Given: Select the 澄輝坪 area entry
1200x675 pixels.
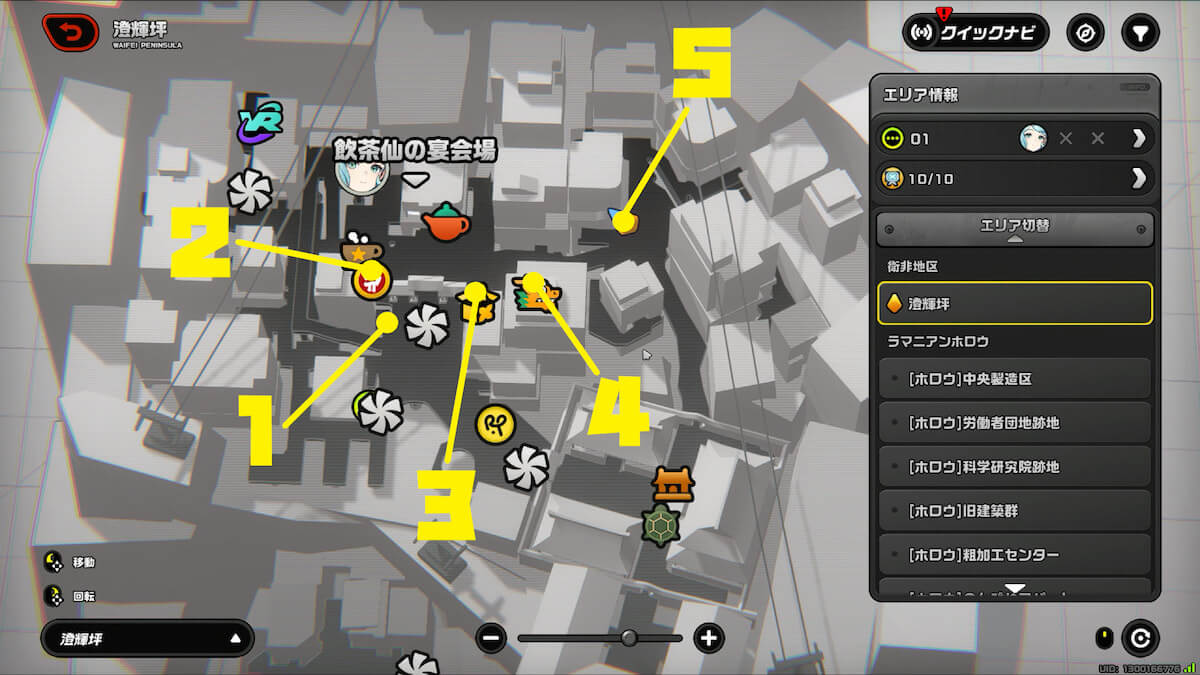Looking at the screenshot, I should [x=1014, y=303].
